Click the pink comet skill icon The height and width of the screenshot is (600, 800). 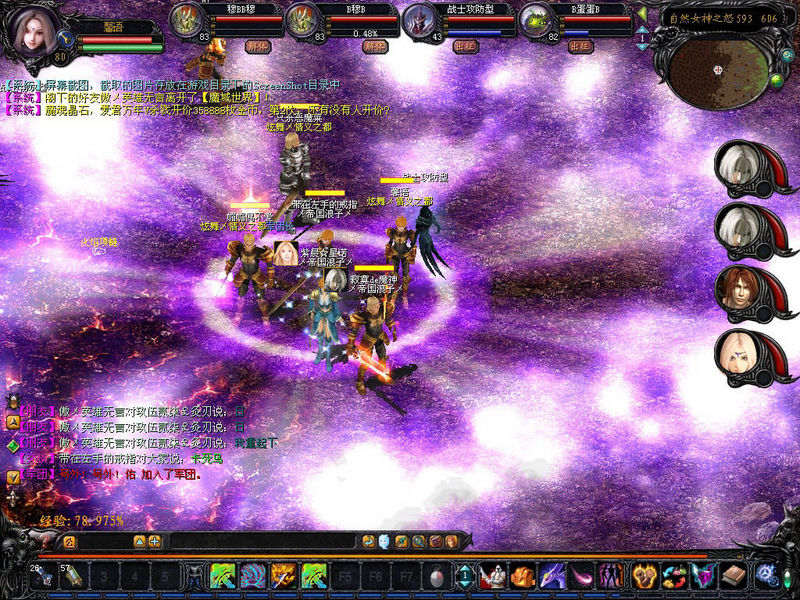click(x=581, y=576)
